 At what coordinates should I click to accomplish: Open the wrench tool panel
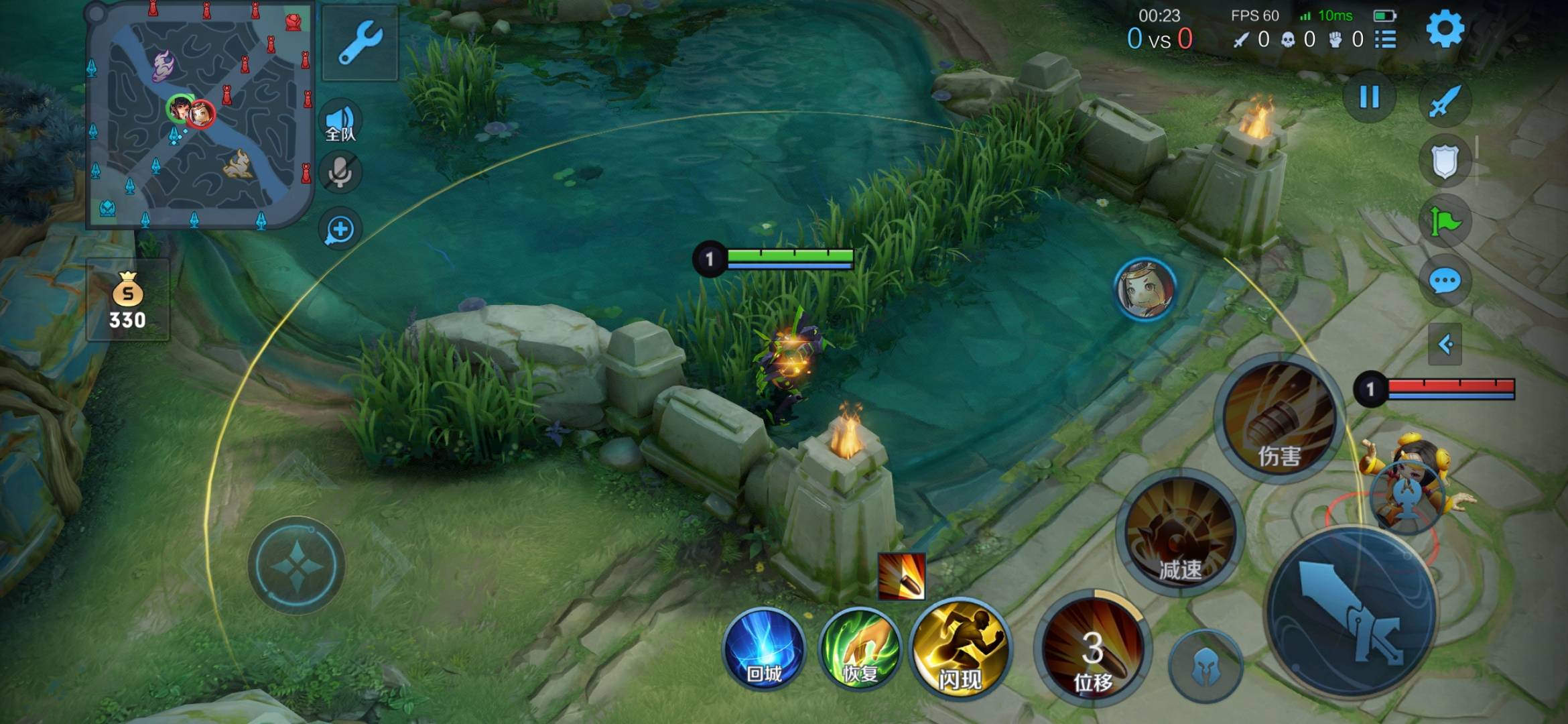[361, 42]
